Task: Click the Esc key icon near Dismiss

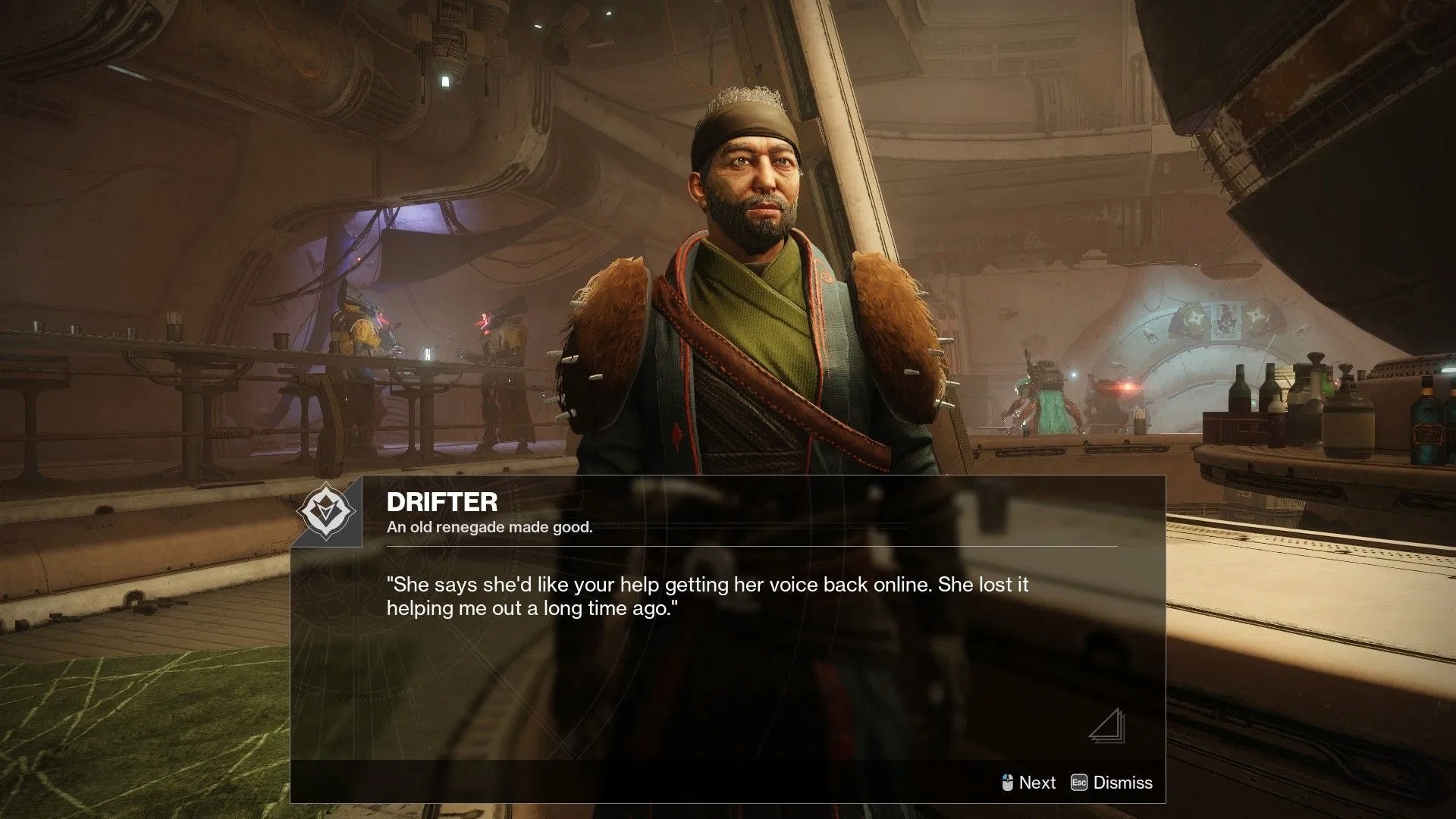Action: pyautogui.click(x=1080, y=782)
